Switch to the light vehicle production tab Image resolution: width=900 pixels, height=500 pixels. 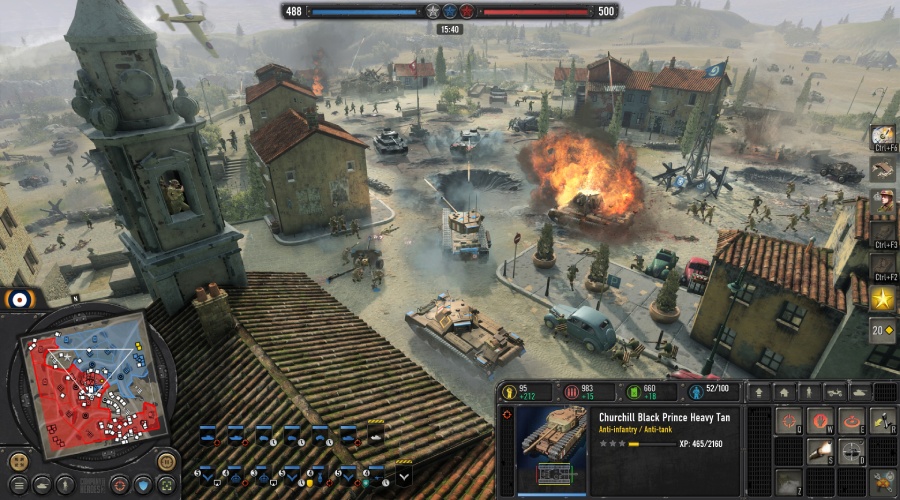coord(834,392)
